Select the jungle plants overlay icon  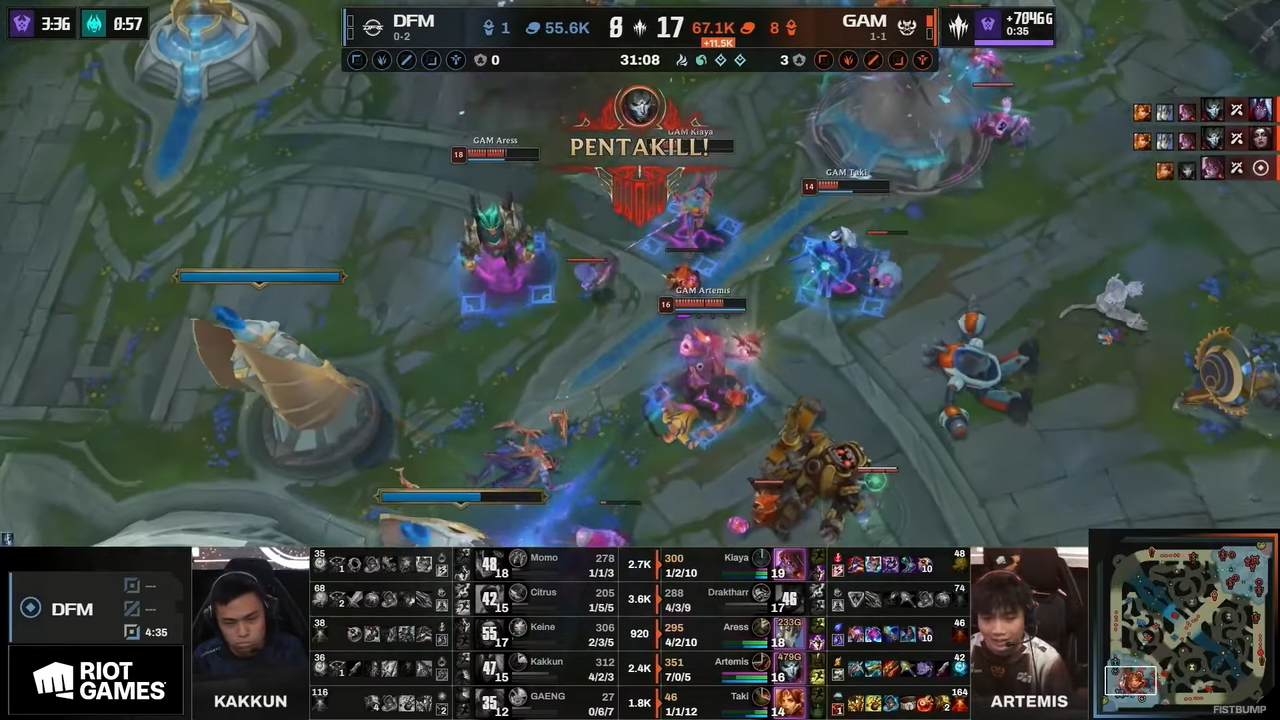(x=381, y=60)
